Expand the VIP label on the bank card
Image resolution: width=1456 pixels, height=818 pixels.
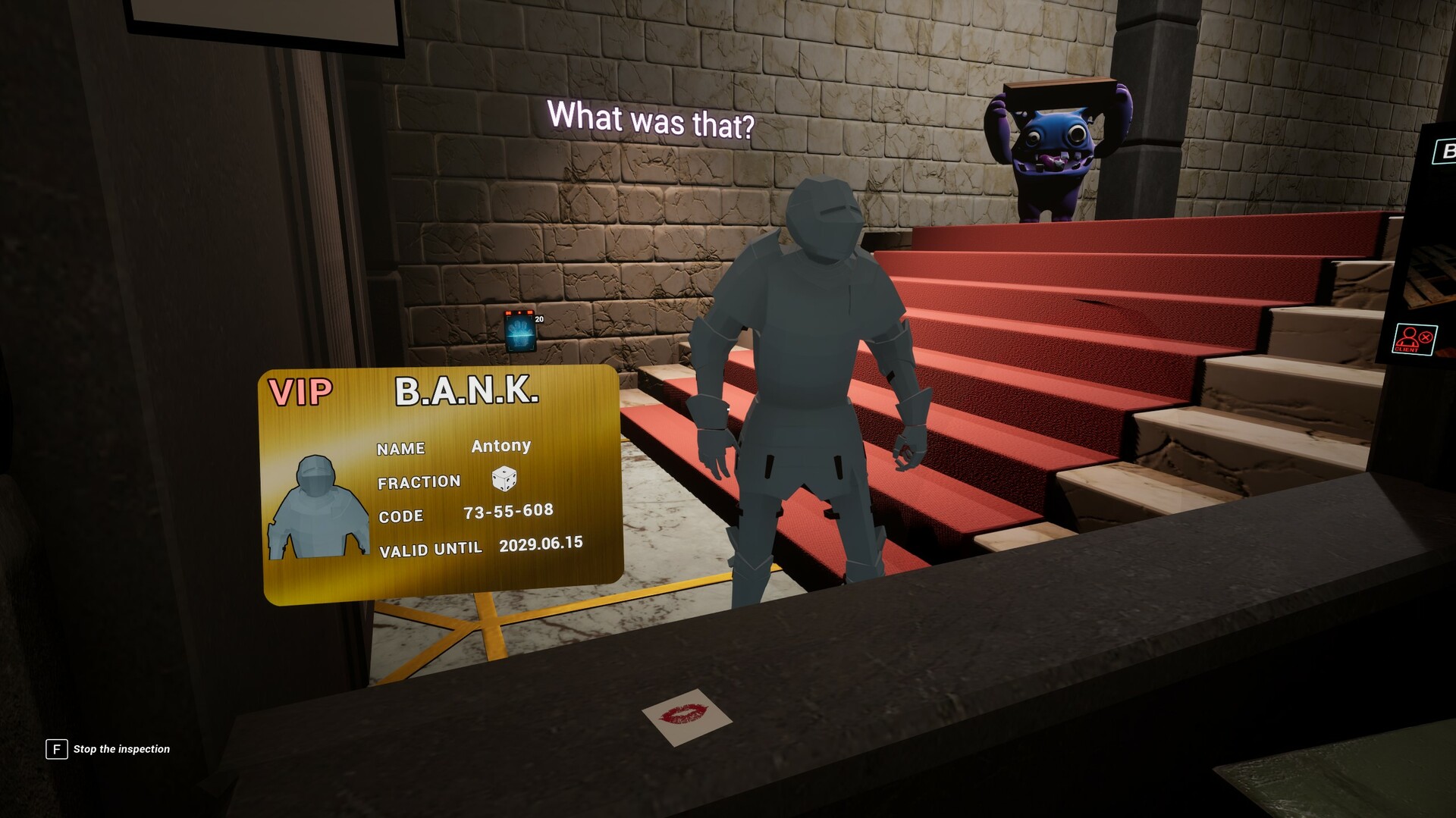[x=302, y=391]
